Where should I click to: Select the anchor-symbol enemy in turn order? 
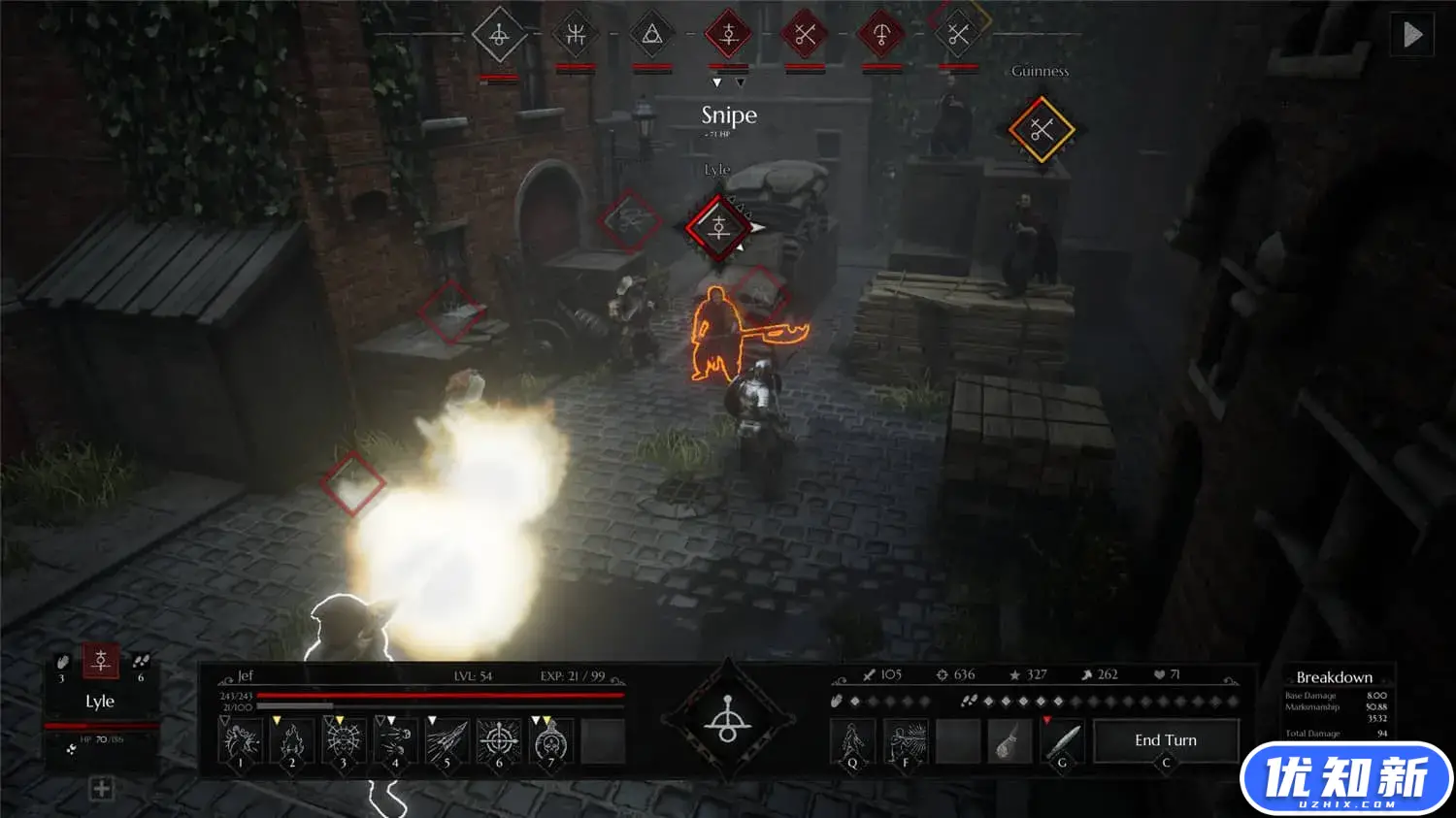[x=881, y=36]
